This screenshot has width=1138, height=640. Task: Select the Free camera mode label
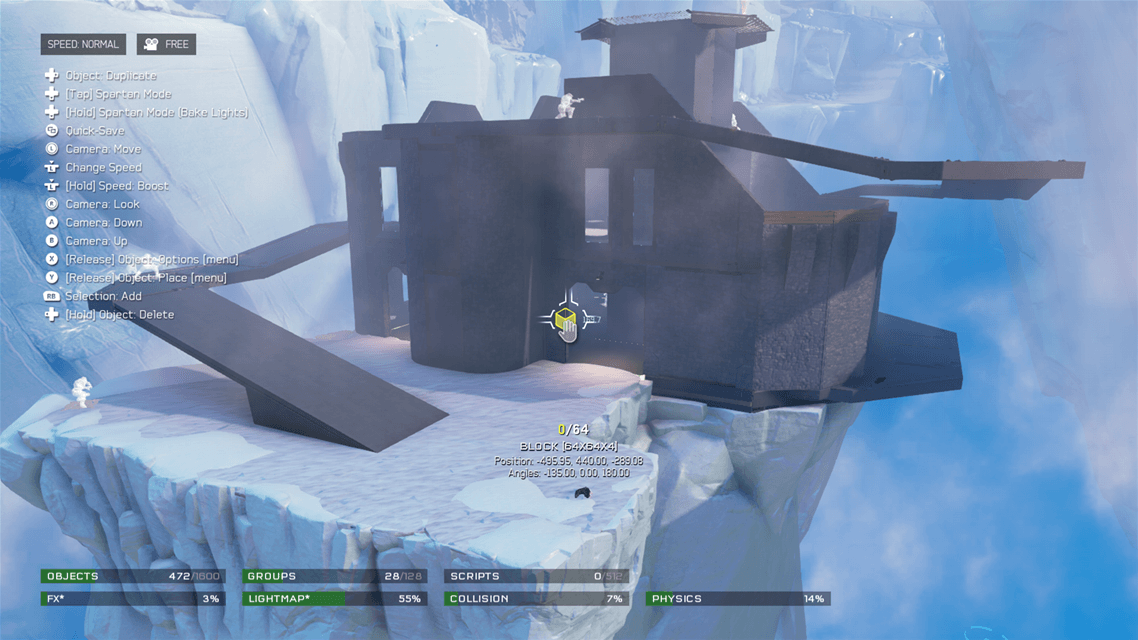point(166,44)
